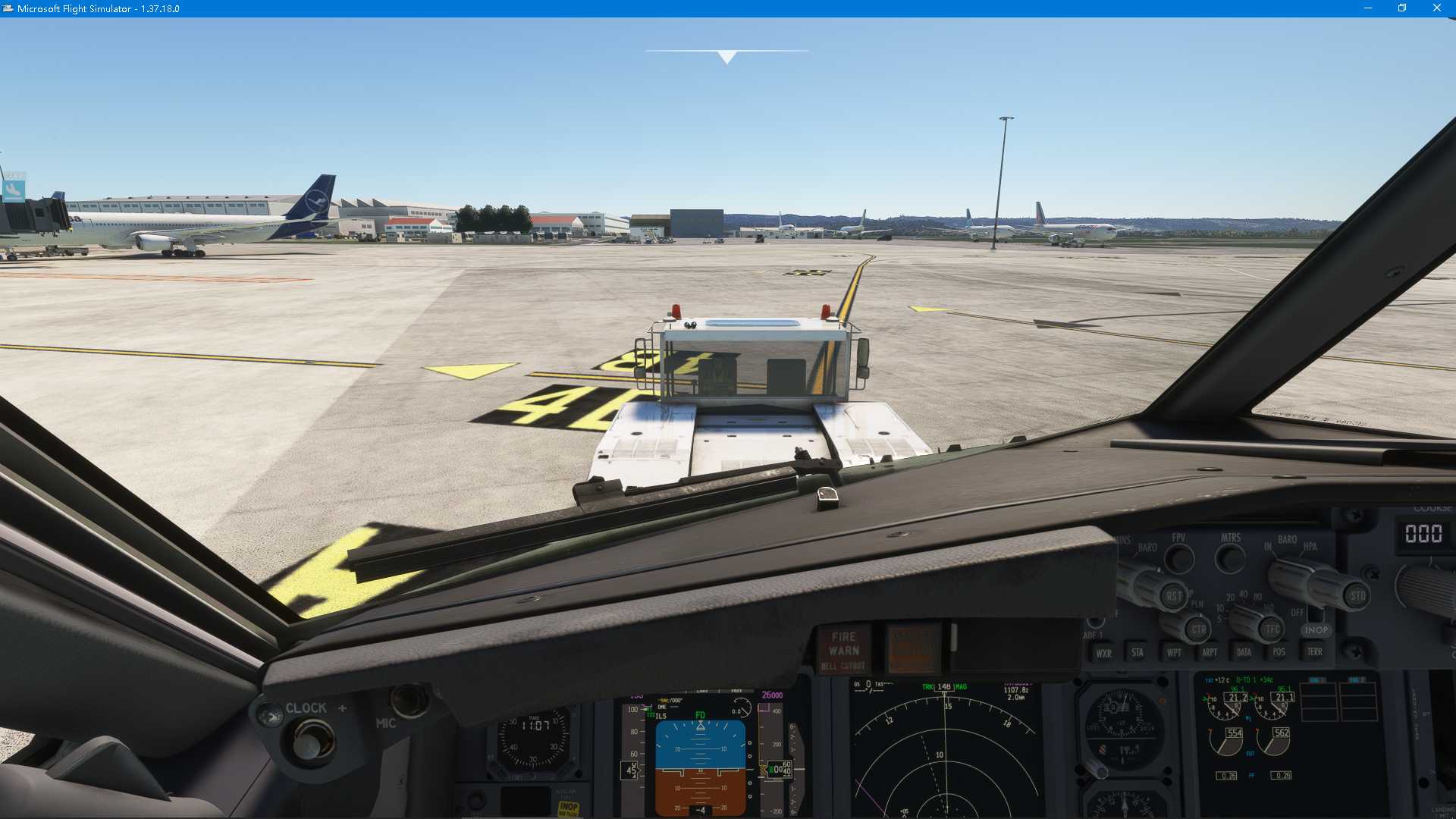Image resolution: width=1456 pixels, height=819 pixels.
Task: Open the simulator toolbar via the top chevron
Action: (726, 56)
